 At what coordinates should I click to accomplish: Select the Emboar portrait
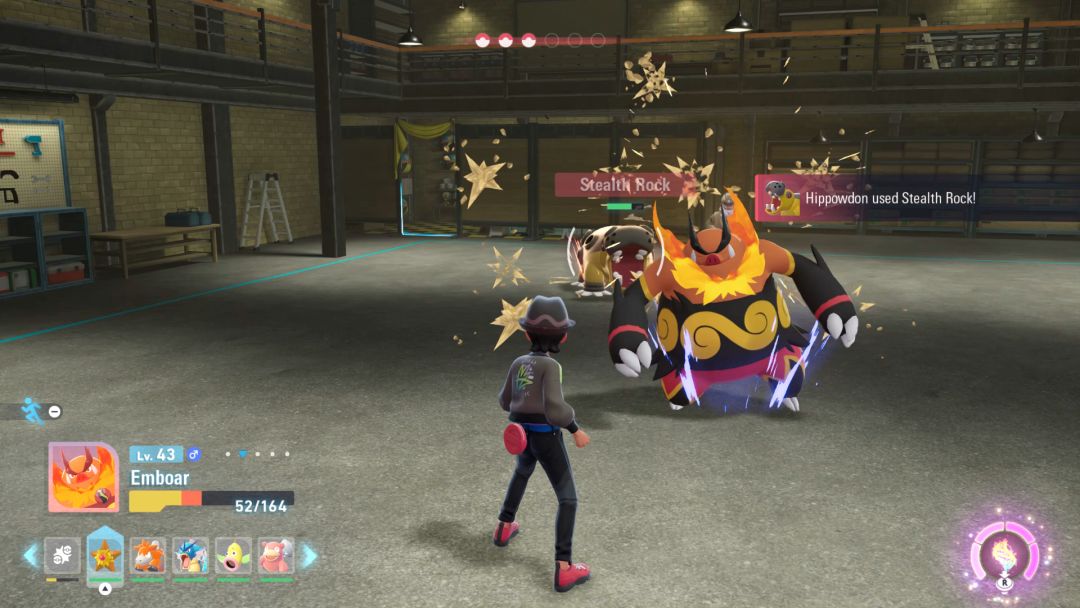tap(84, 477)
